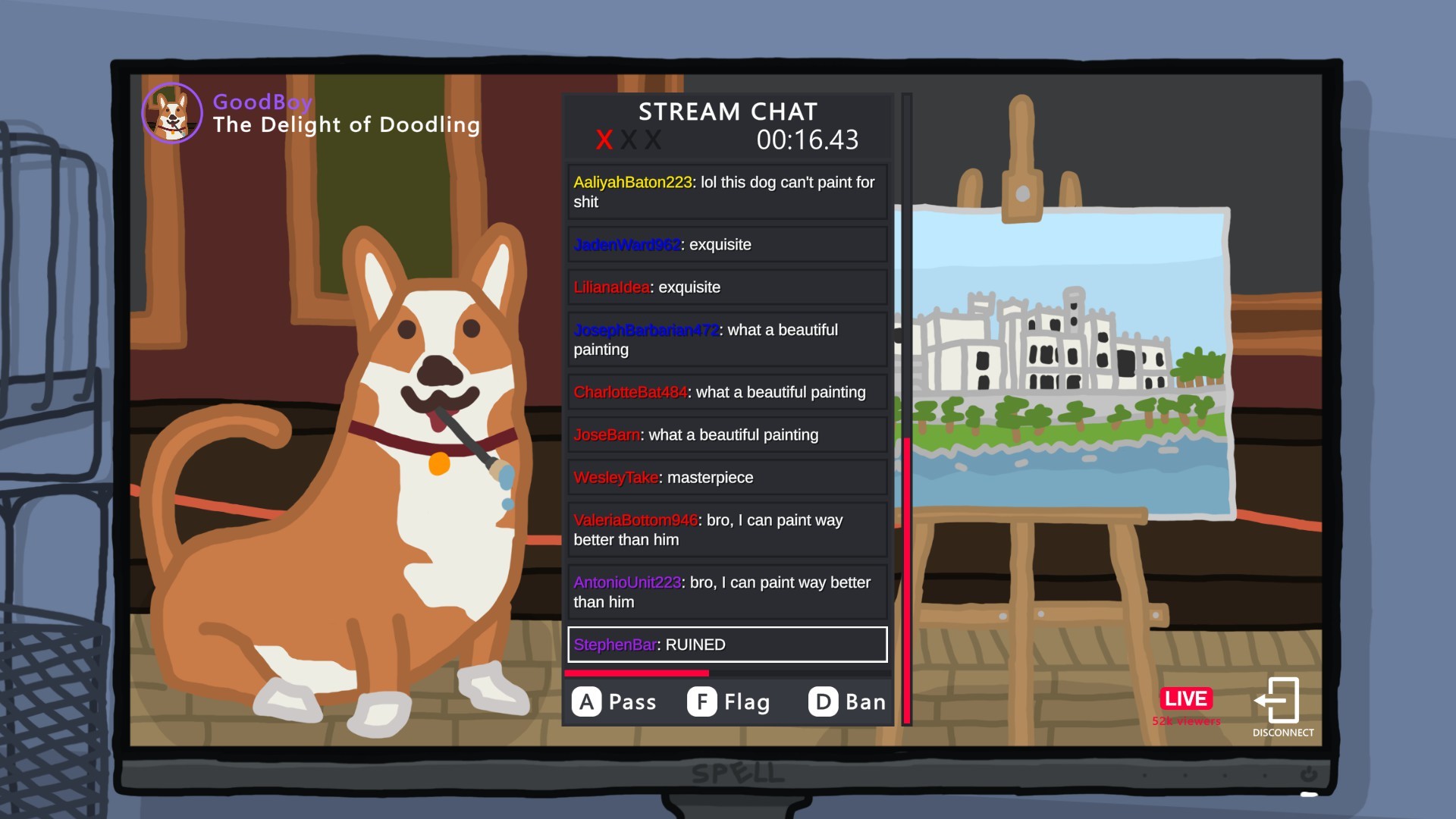
Task: Click the 00:16.43 stream timer
Action: (x=807, y=140)
